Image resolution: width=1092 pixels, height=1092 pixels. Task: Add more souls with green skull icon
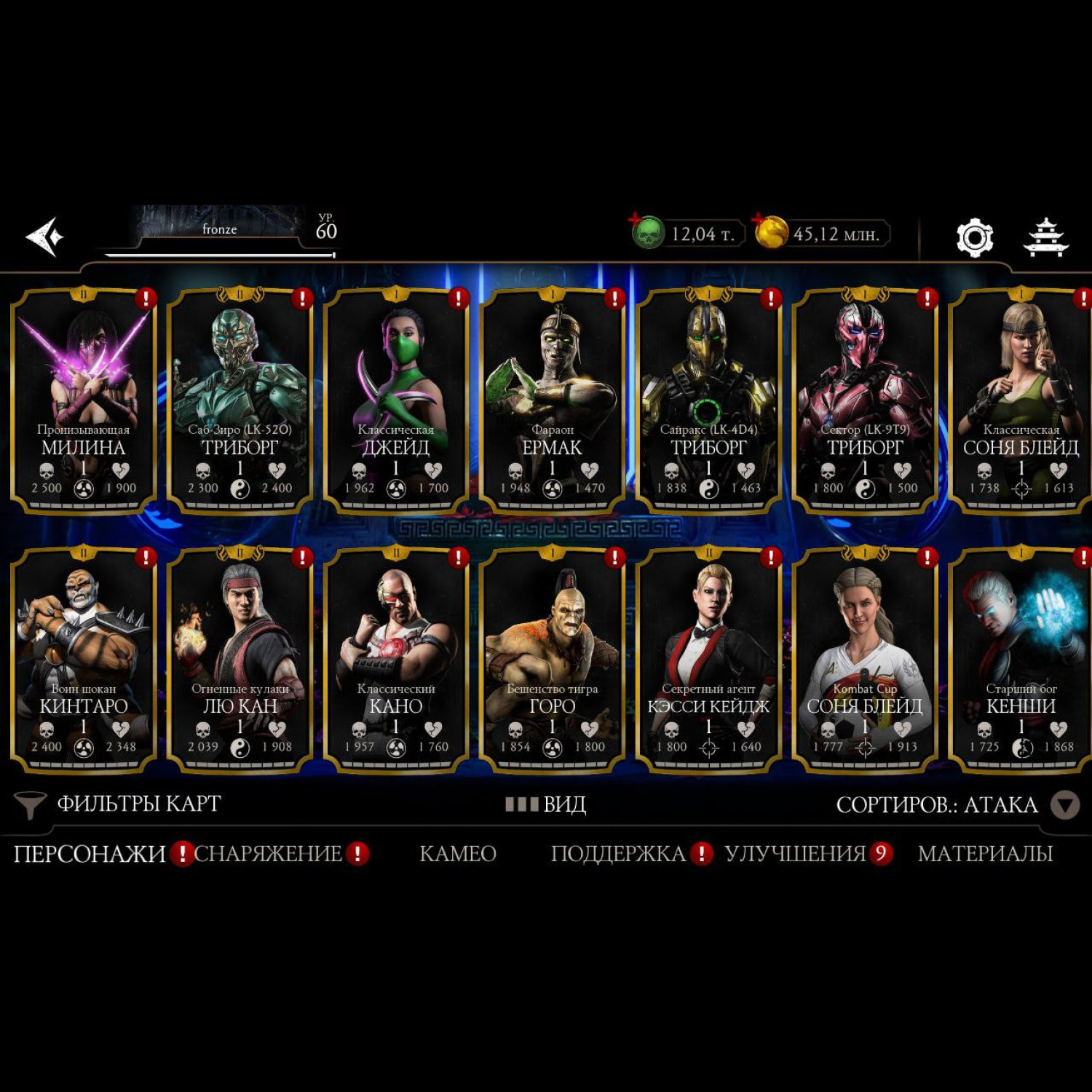click(646, 232)
